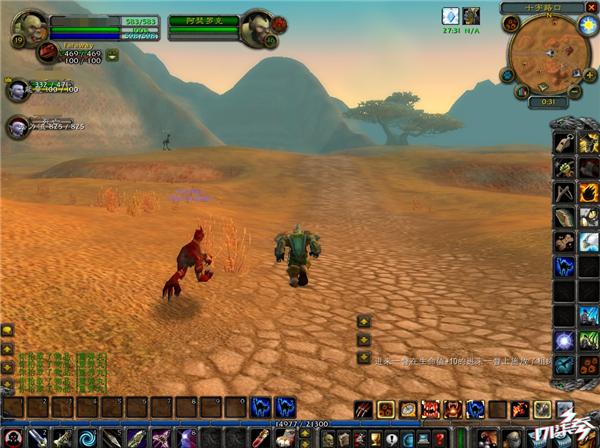This screenshot has height=448, width=600.
Task: Close the minimap with the X button
Action: coord(593,8)
